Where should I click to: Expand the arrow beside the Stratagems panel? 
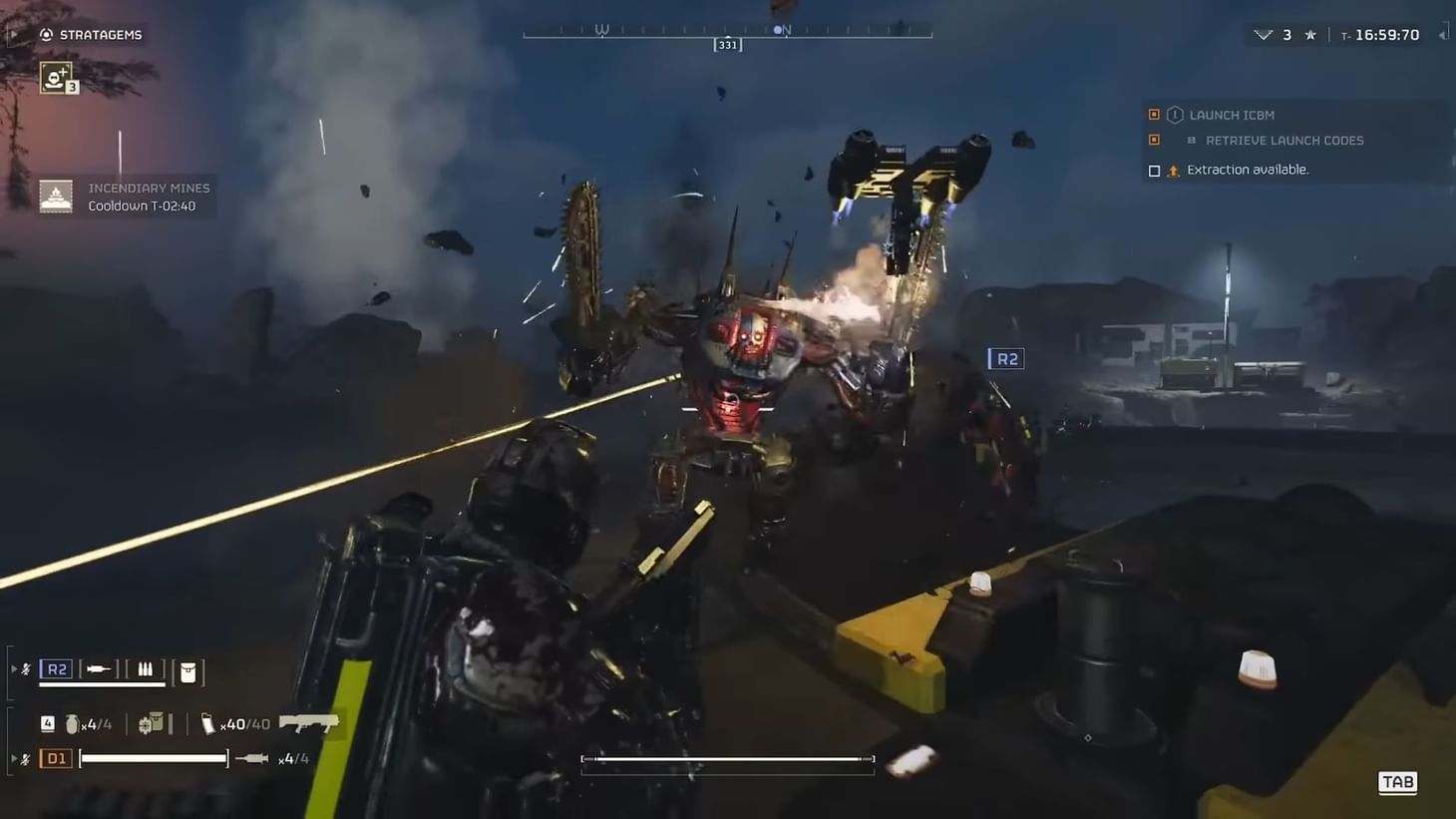[12, 34]
